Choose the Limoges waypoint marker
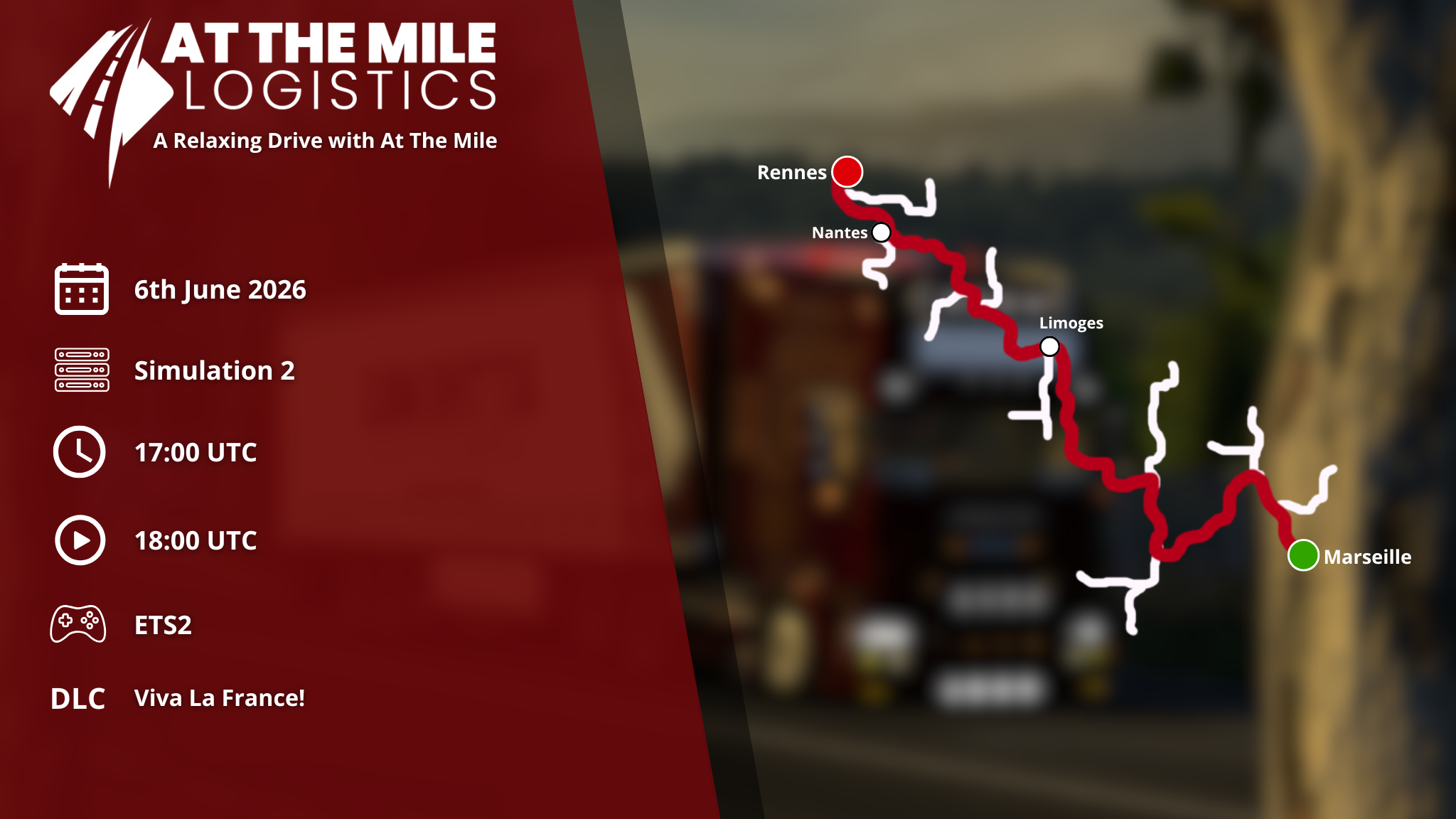The width and height of the screenshot is (1456, 819). [1049, 347]
